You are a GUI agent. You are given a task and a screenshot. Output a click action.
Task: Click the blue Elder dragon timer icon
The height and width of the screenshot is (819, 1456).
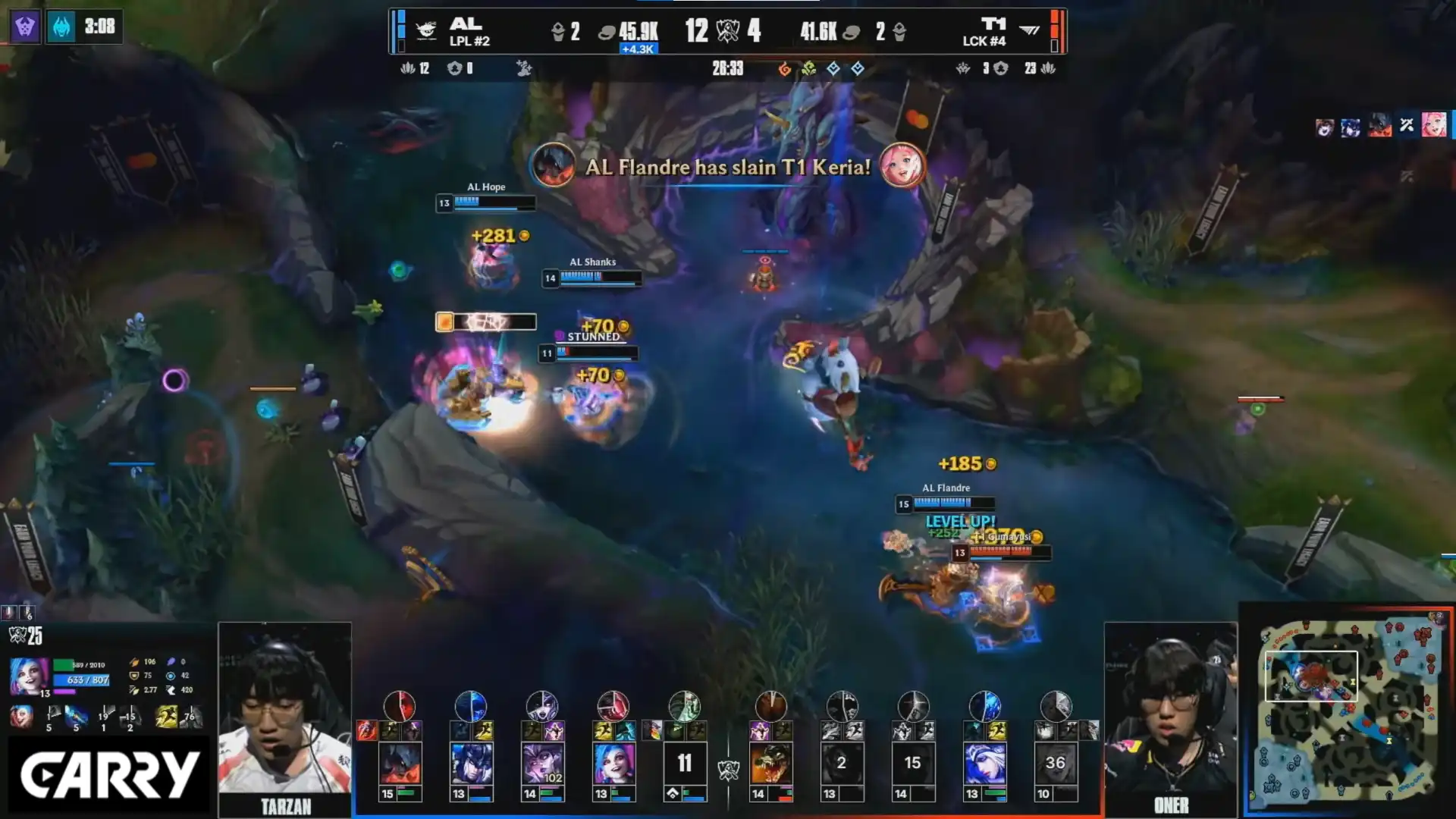click(x=61, y=27)
